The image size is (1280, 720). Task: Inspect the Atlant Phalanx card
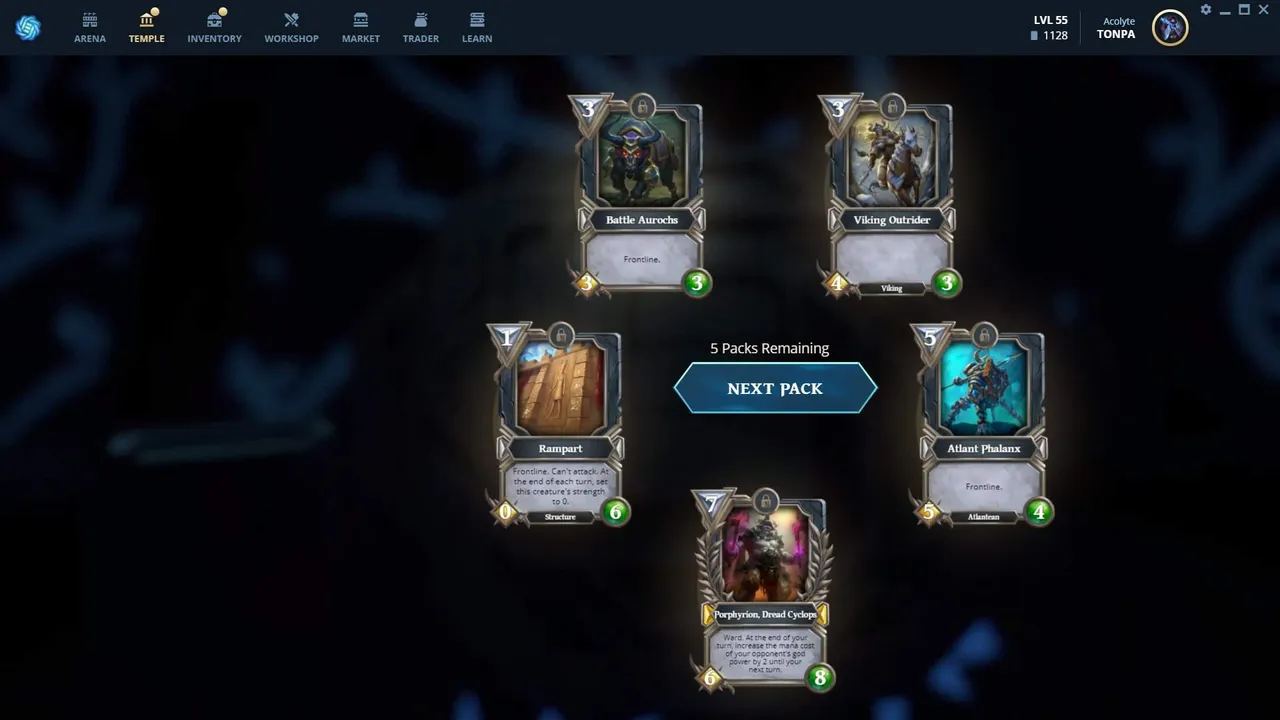tap(984, 425)
